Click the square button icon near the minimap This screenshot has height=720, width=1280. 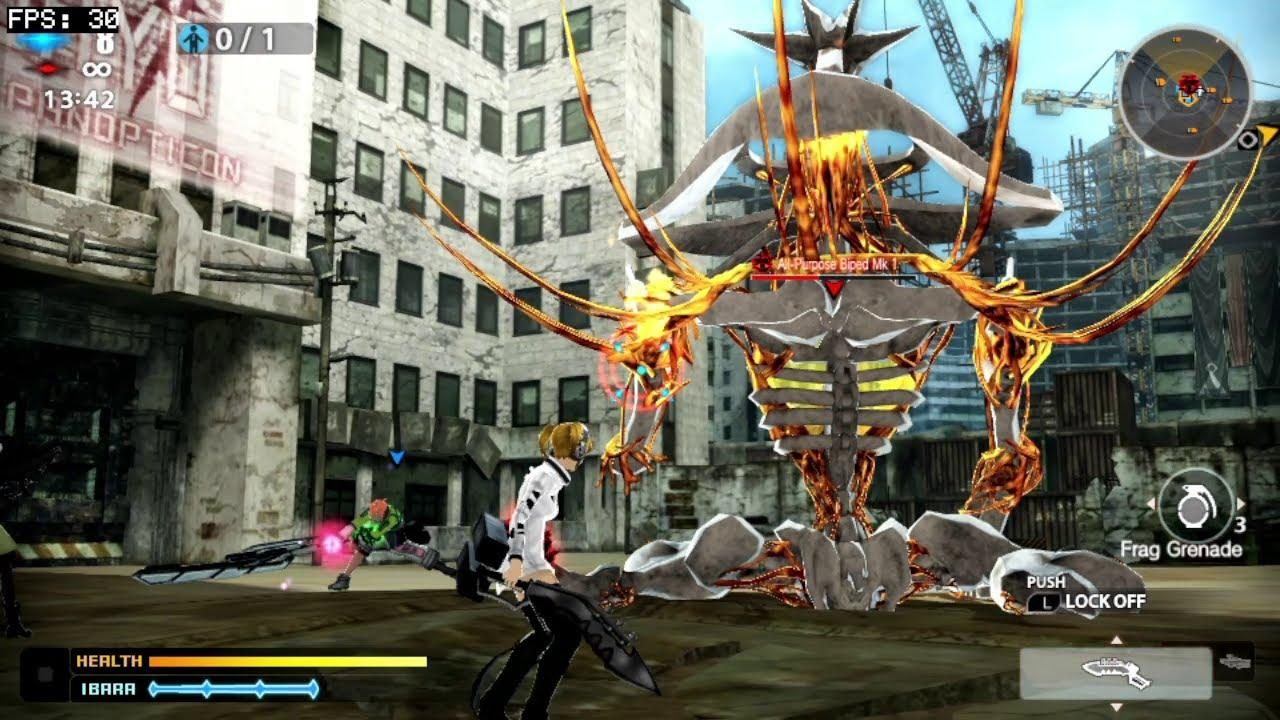[x=1248, y=140]
